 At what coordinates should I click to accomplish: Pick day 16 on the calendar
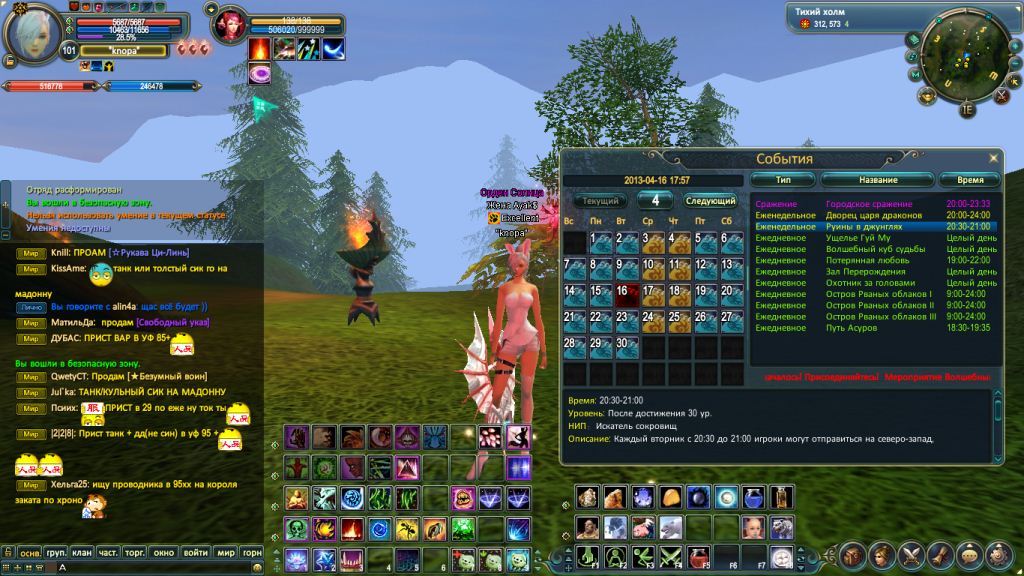point(626,295)
